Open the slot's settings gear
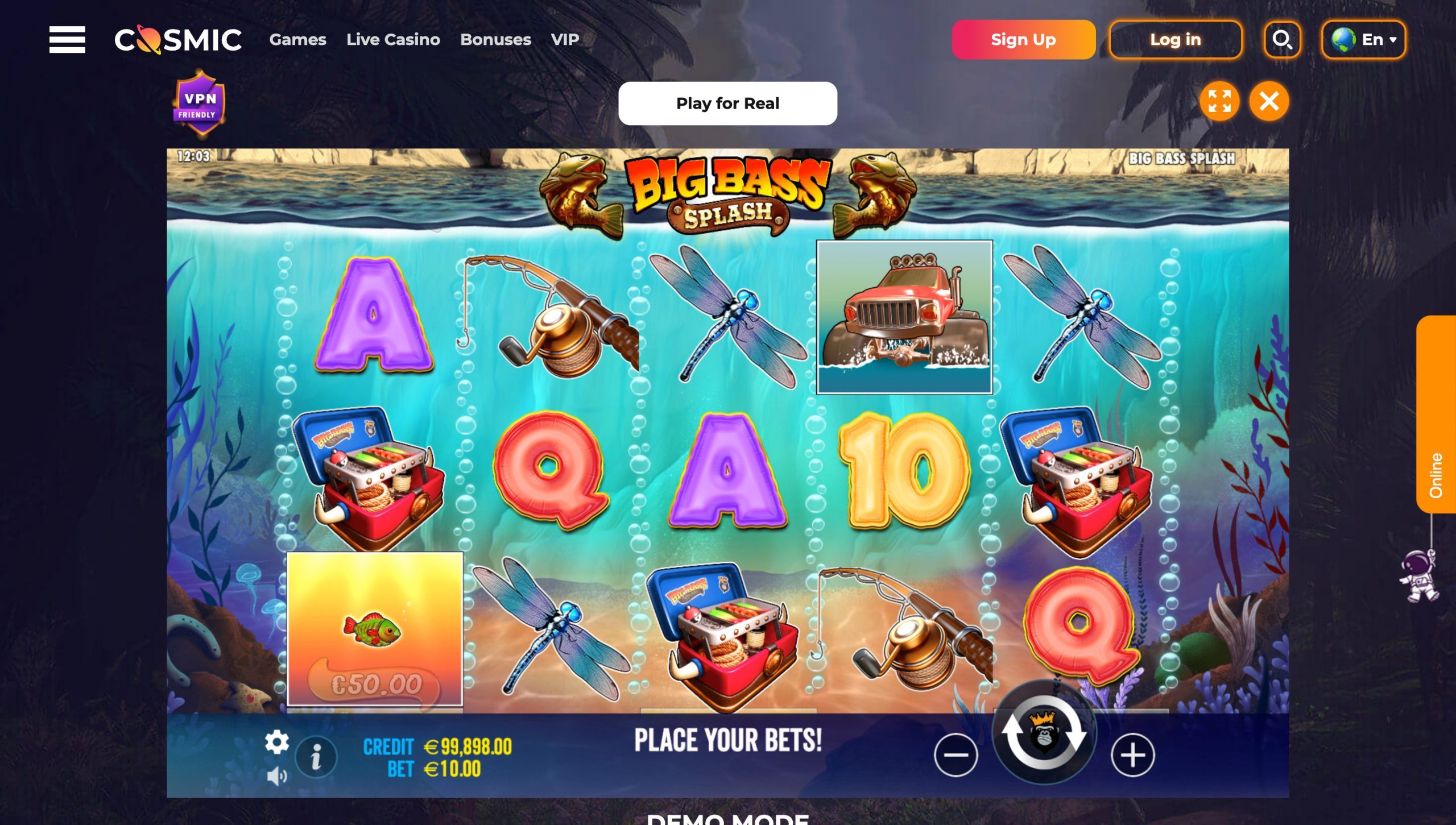Image resolution: width=1456 pixels, height=825 pixels. point(277,742)
